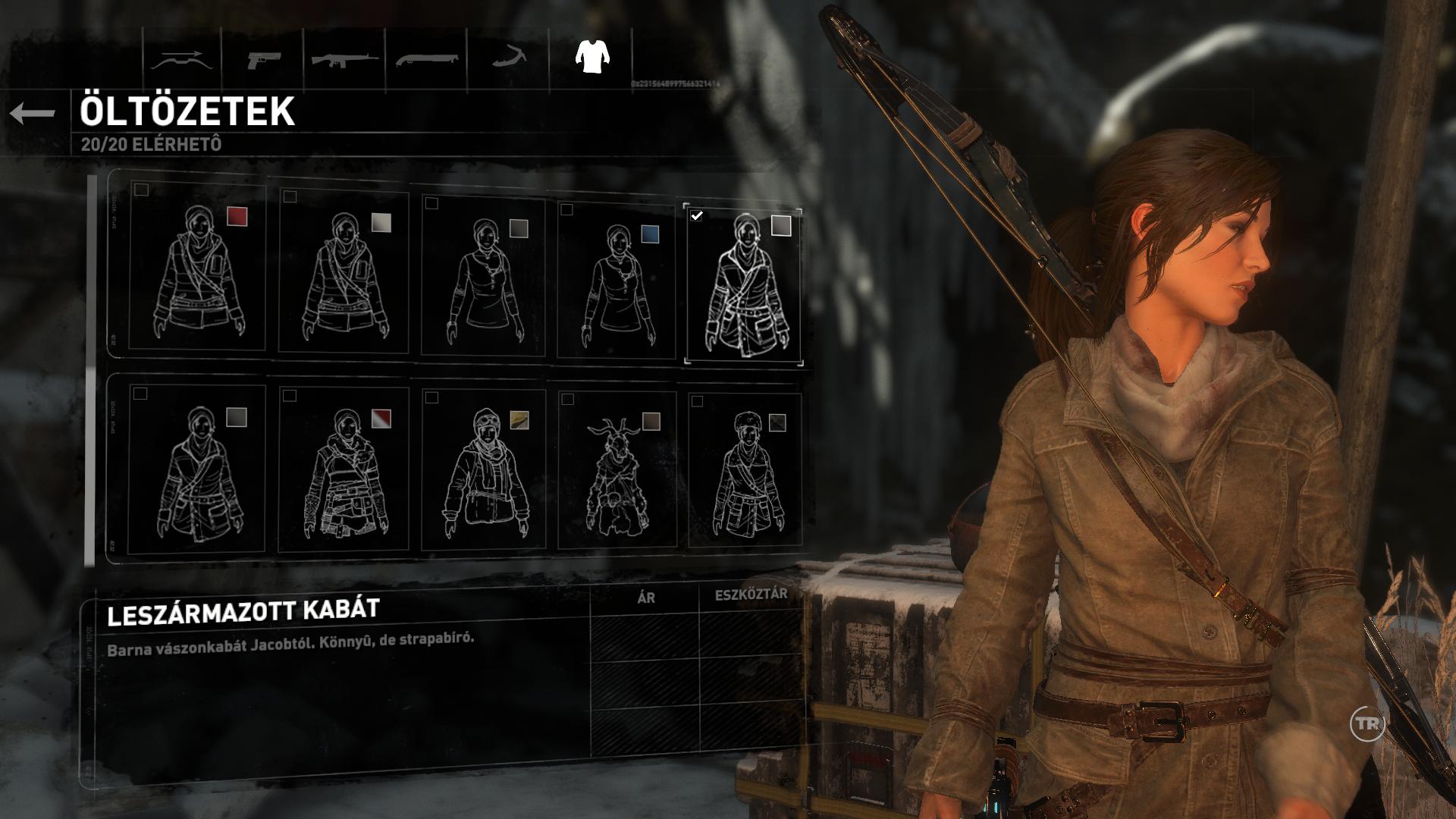Image resolution: width=1456 pixels, height=819 pixels.
Task: Pick the currently equipped checked jacket outfit
Action: (x=743, y=284)
